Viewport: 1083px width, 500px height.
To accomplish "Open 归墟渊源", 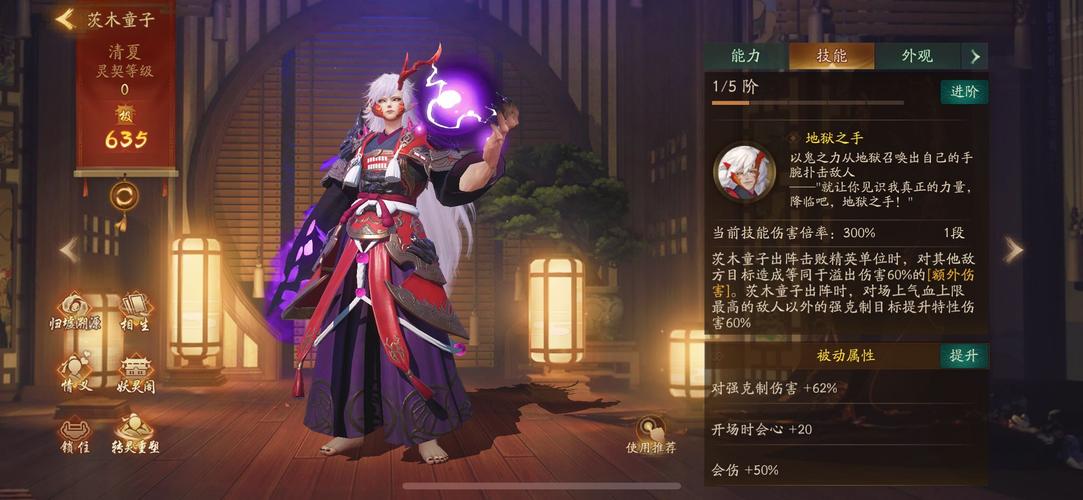I will pos(76,310).
